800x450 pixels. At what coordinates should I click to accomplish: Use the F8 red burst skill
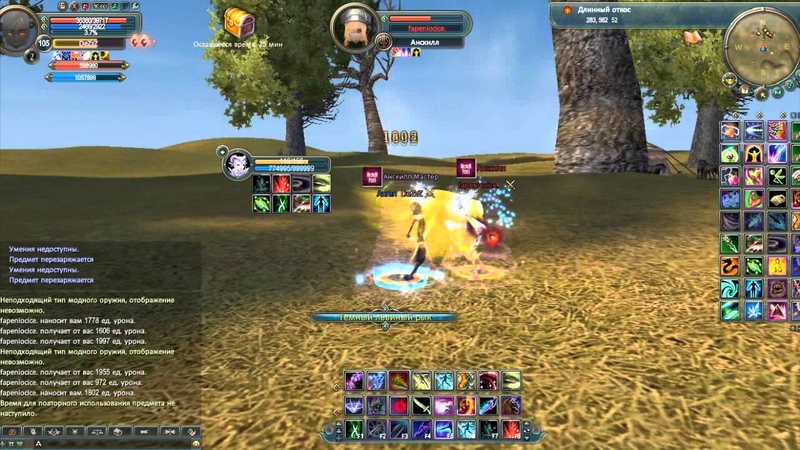click(x=511, y=428)
